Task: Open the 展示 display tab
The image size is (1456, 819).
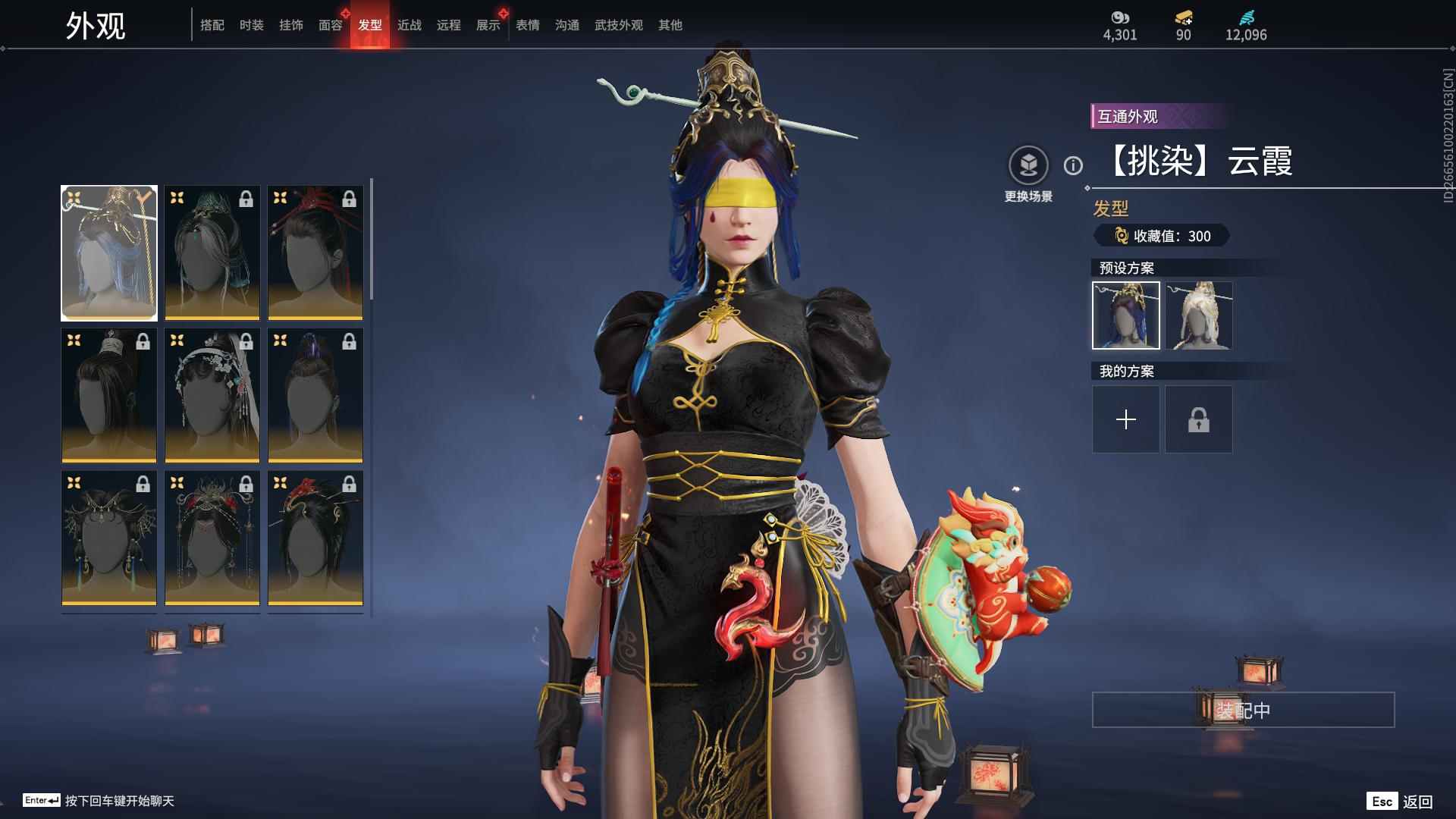Action: click(x=488, y=25)
